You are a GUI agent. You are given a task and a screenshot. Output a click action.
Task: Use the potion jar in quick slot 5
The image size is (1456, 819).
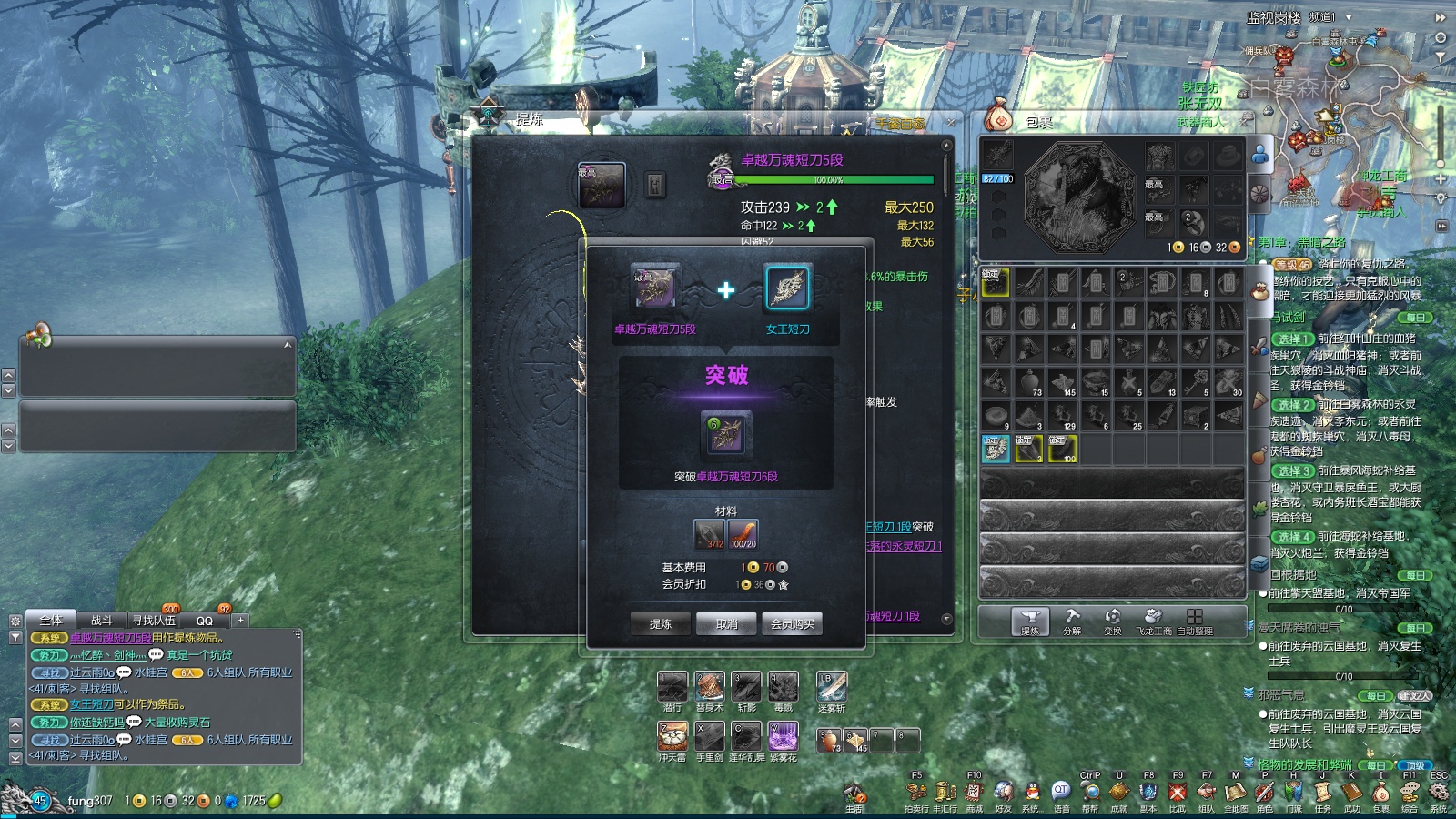[x=828, y=741]
